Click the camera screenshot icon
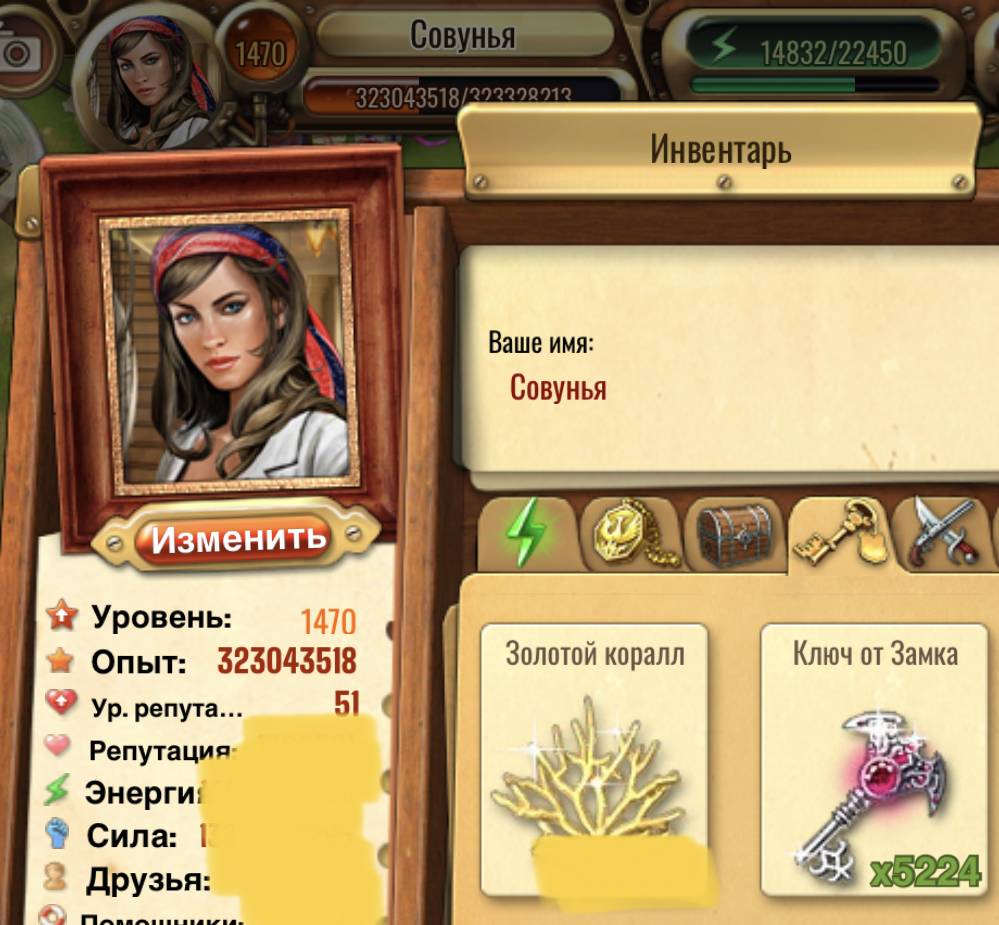The image size is (999, 925). (x=17, y=52)
